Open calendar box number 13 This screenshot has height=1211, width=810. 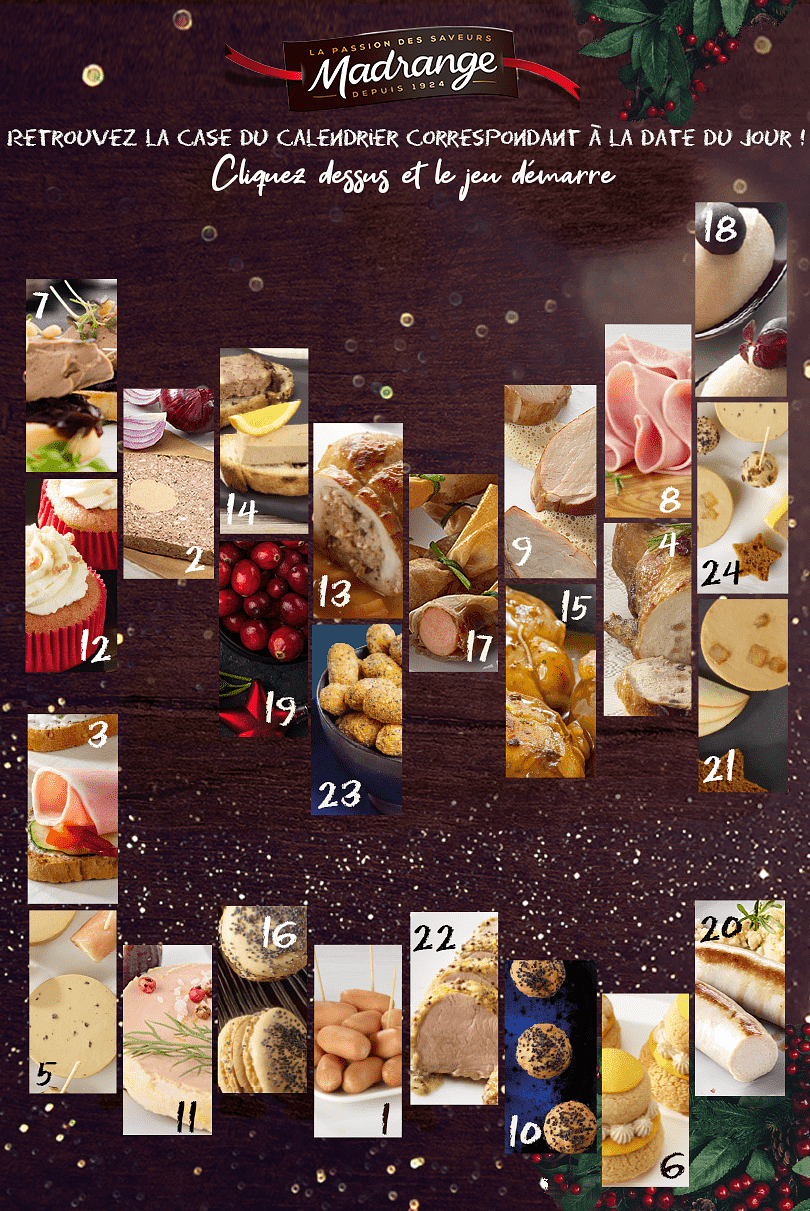358,520
